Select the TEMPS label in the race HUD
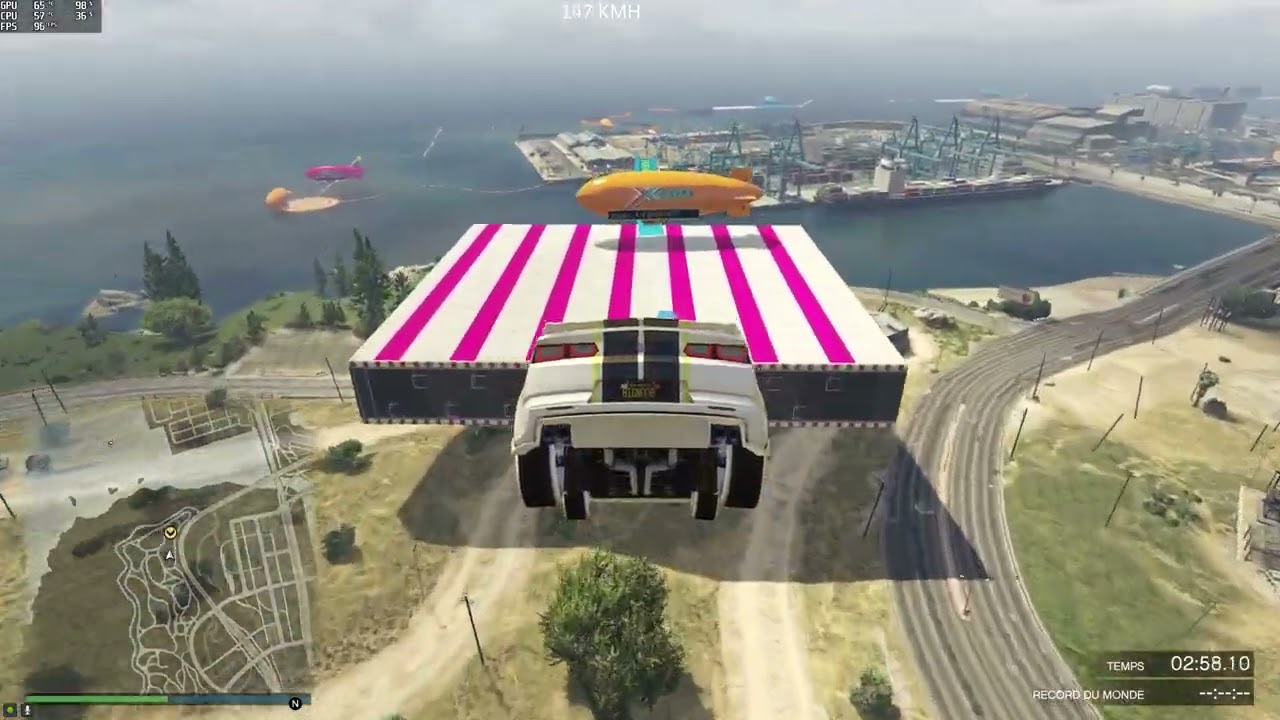The image size is (1280, 720). (1127, 665)
